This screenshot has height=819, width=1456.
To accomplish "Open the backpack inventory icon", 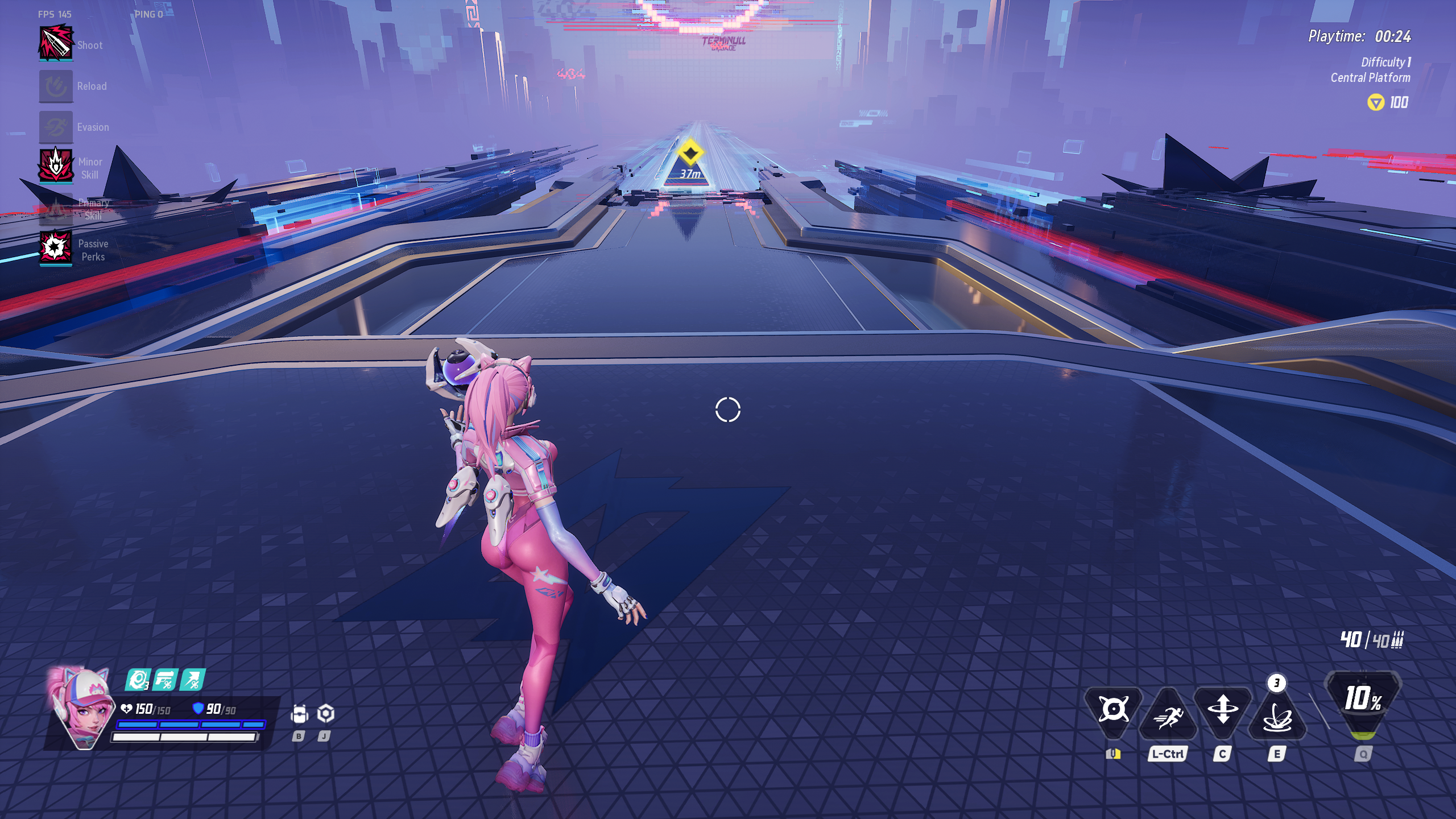I will coord(299,714).
